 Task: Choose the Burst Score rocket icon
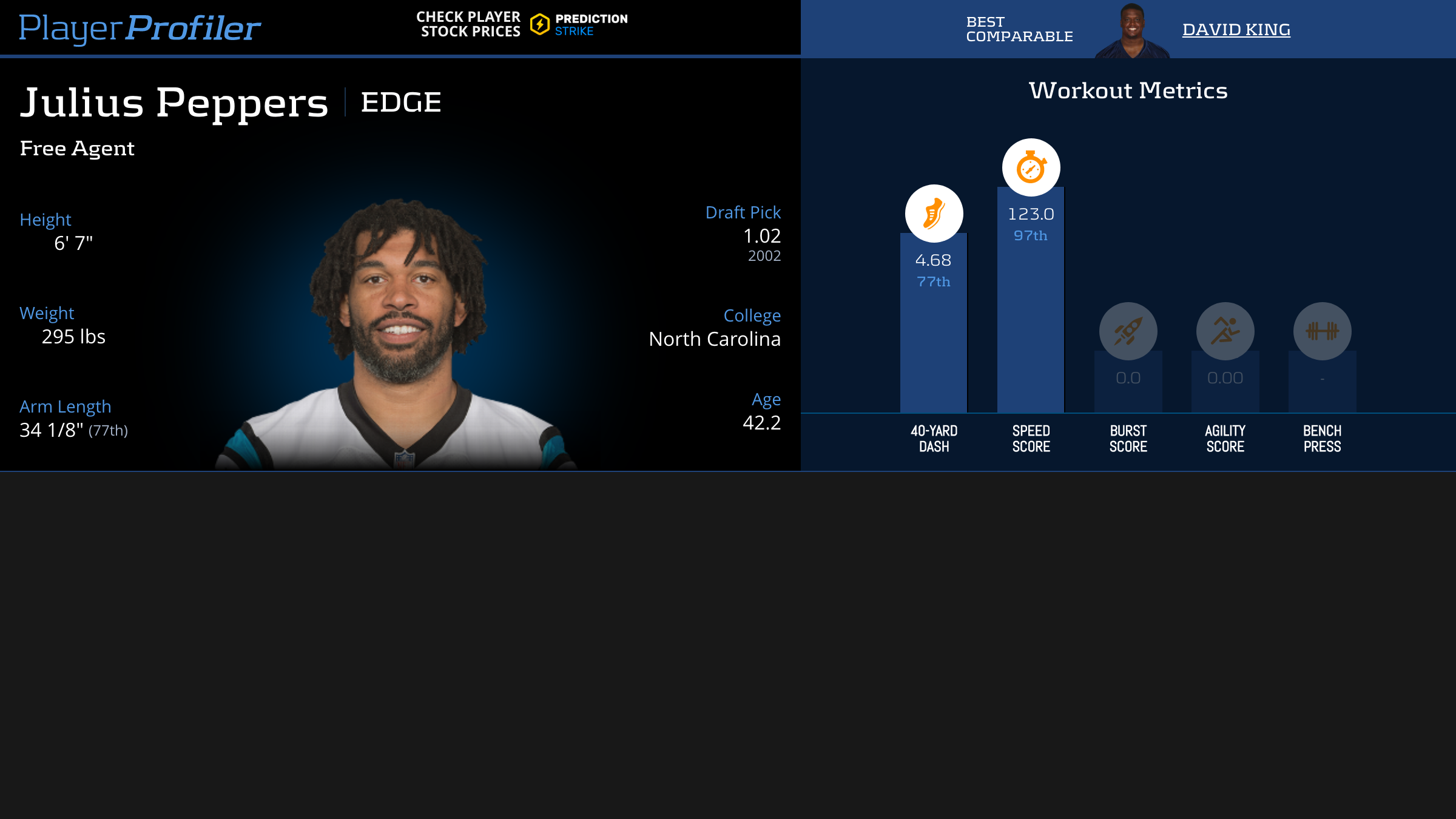[x=1128, y=331]
